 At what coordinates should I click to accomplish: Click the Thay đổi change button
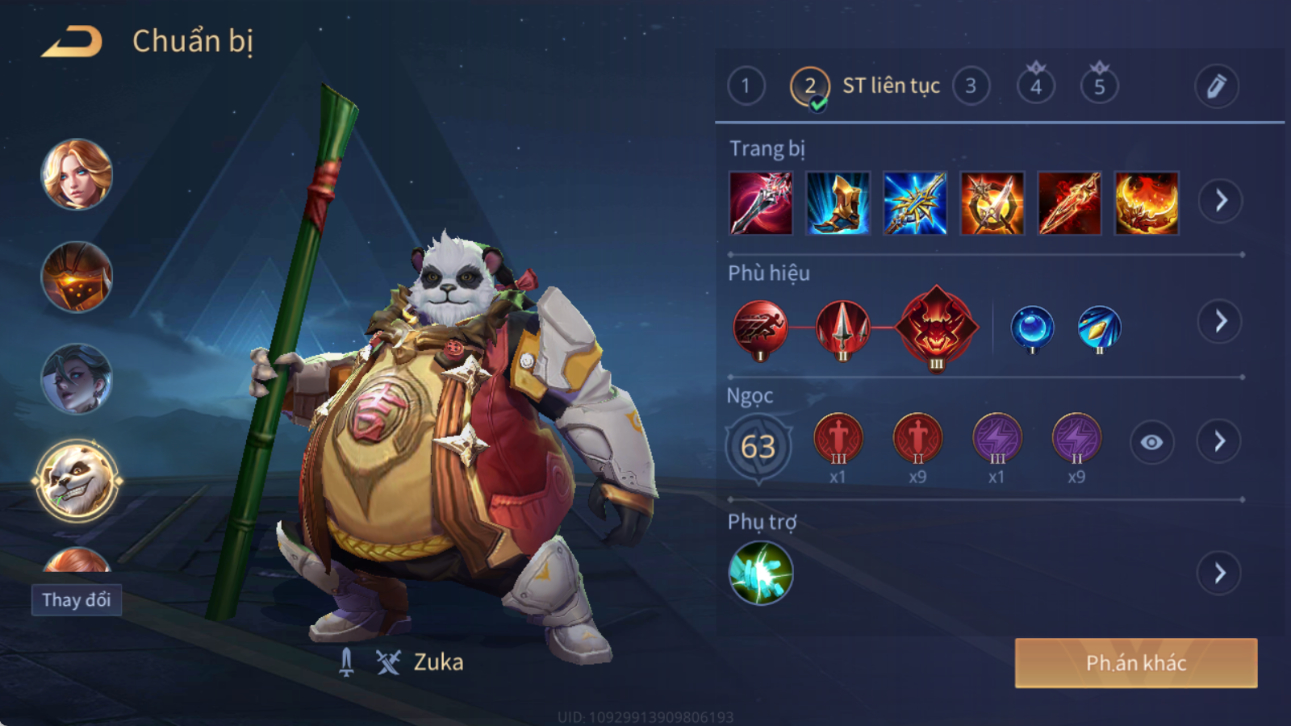pos(76,600)
